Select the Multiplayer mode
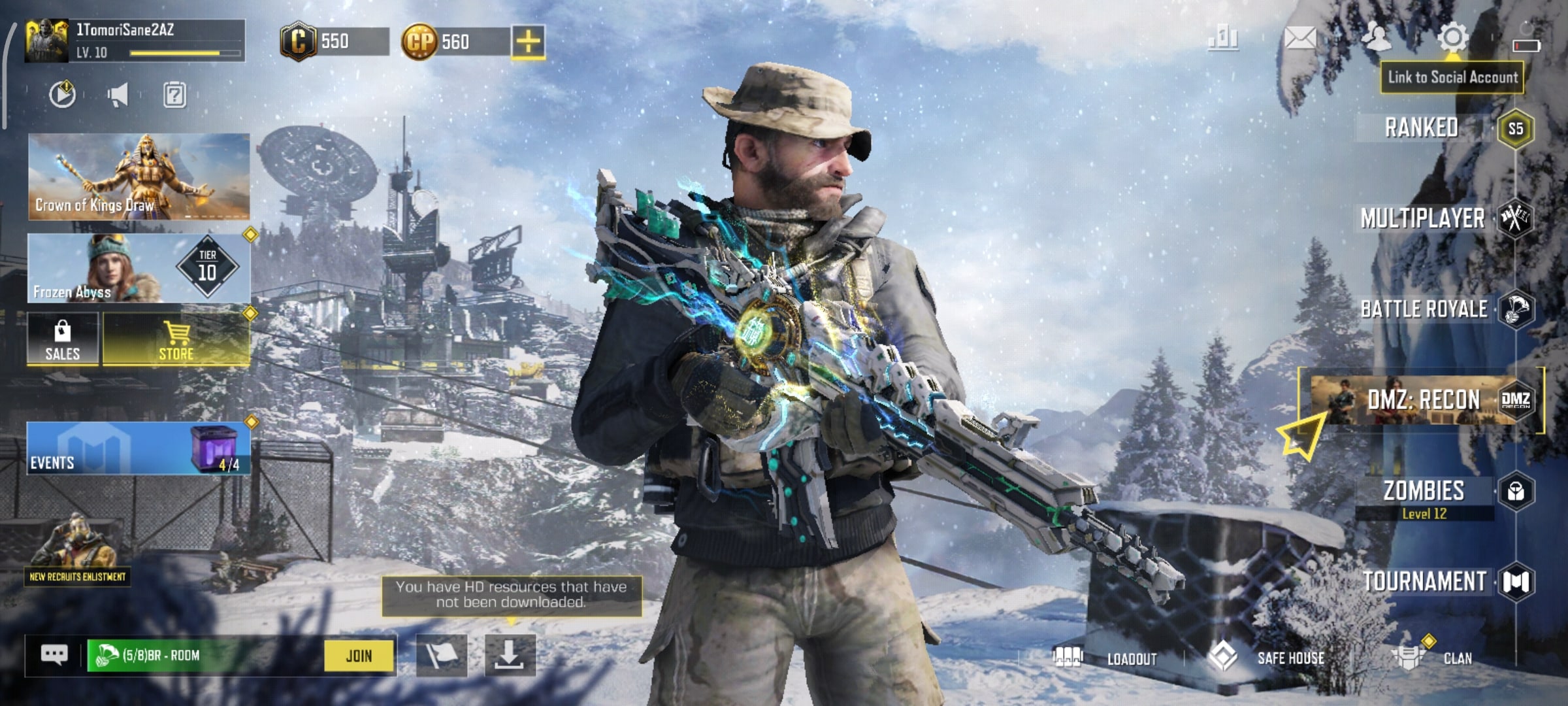Viewport: 1568px width, 706px height. (1423, 218)
